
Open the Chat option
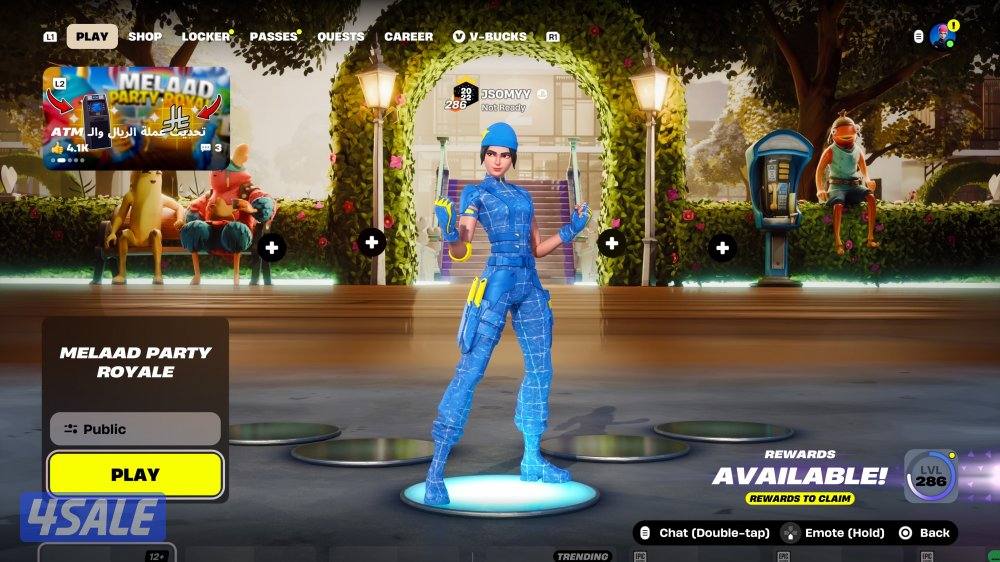704,533
